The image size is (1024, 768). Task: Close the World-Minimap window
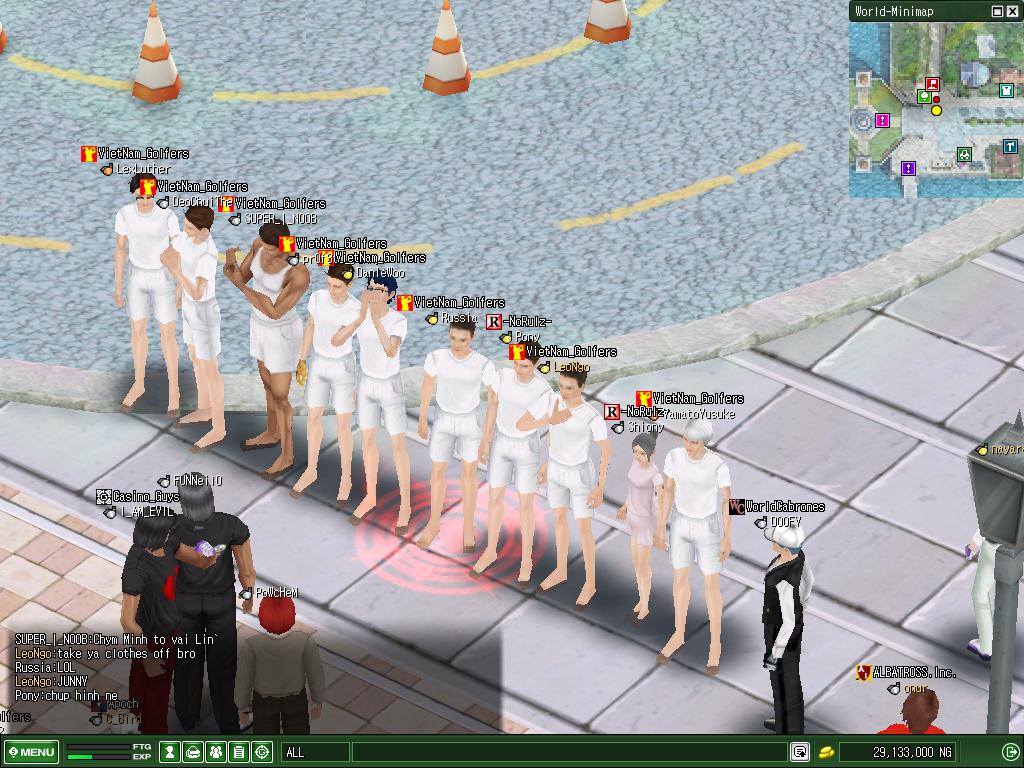pos(1013,11)
